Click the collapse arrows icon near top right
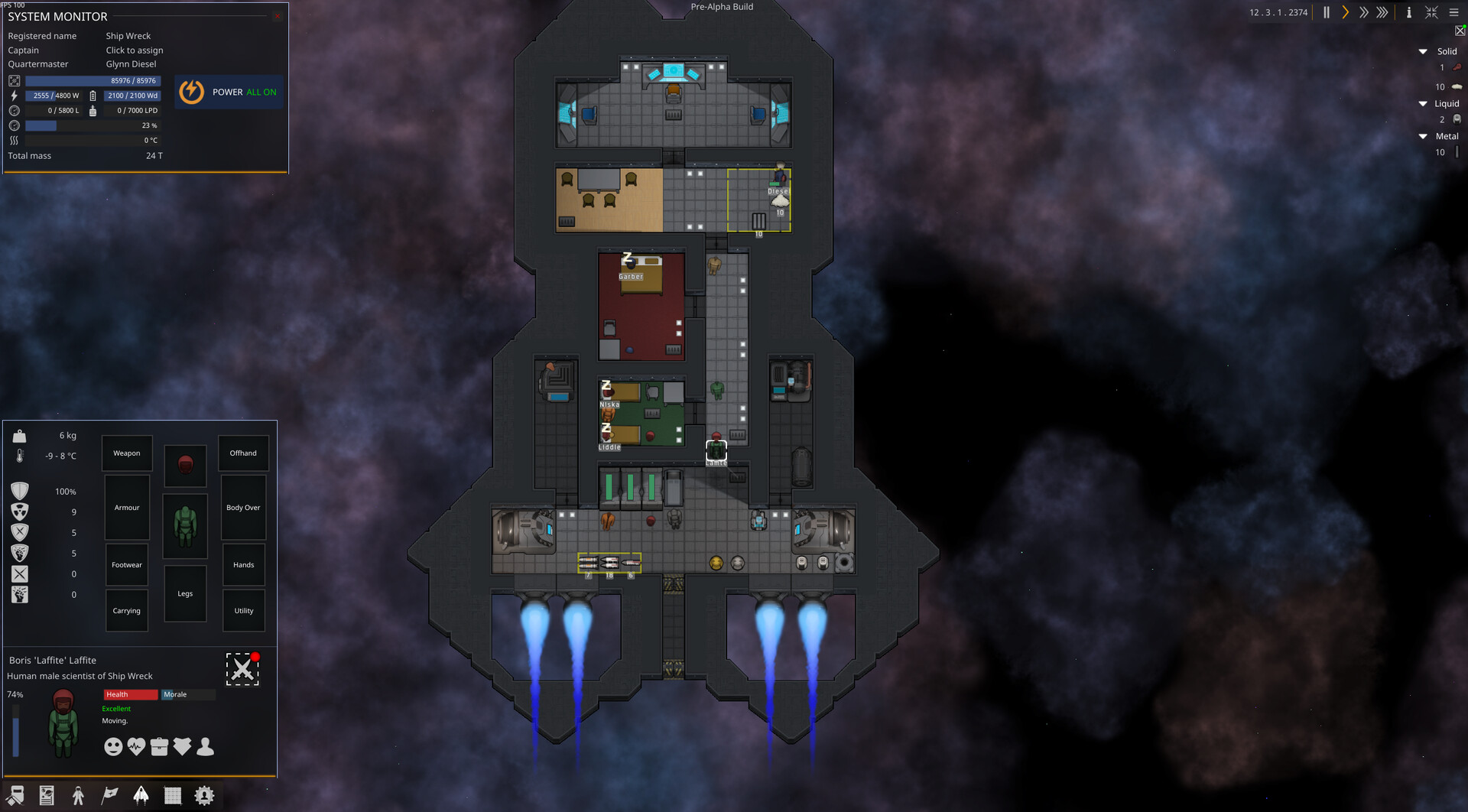 pyautogui.click(x=1431, y=12)
